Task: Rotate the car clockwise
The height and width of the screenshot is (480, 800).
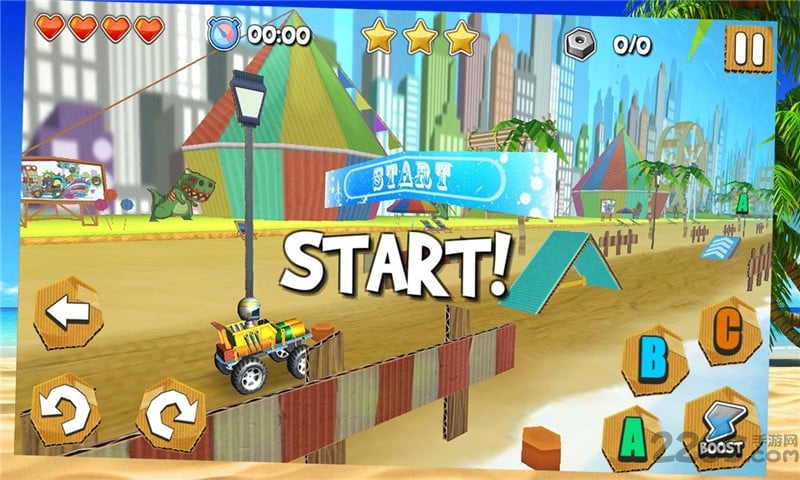Action: pyautogui.click(x=171, y=413)
